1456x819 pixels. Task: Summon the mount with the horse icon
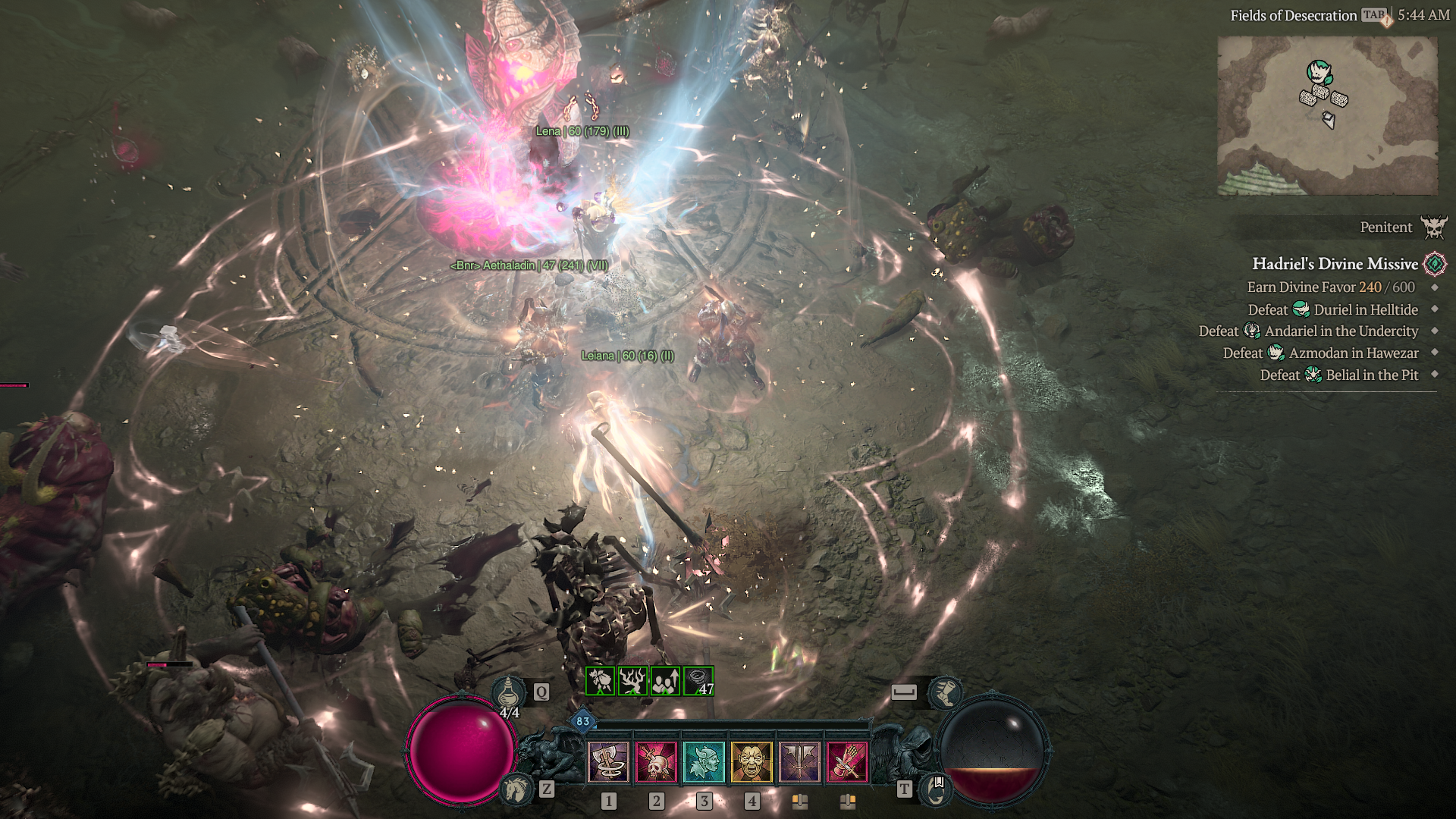[x=516, y=789]
